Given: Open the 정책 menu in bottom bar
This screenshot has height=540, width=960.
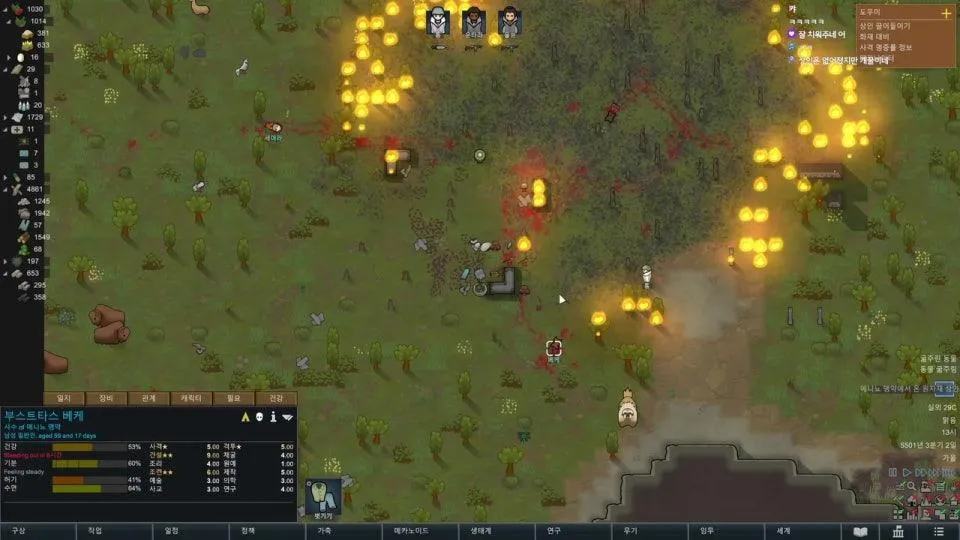Looking at the screenshot, I should 248,531.
